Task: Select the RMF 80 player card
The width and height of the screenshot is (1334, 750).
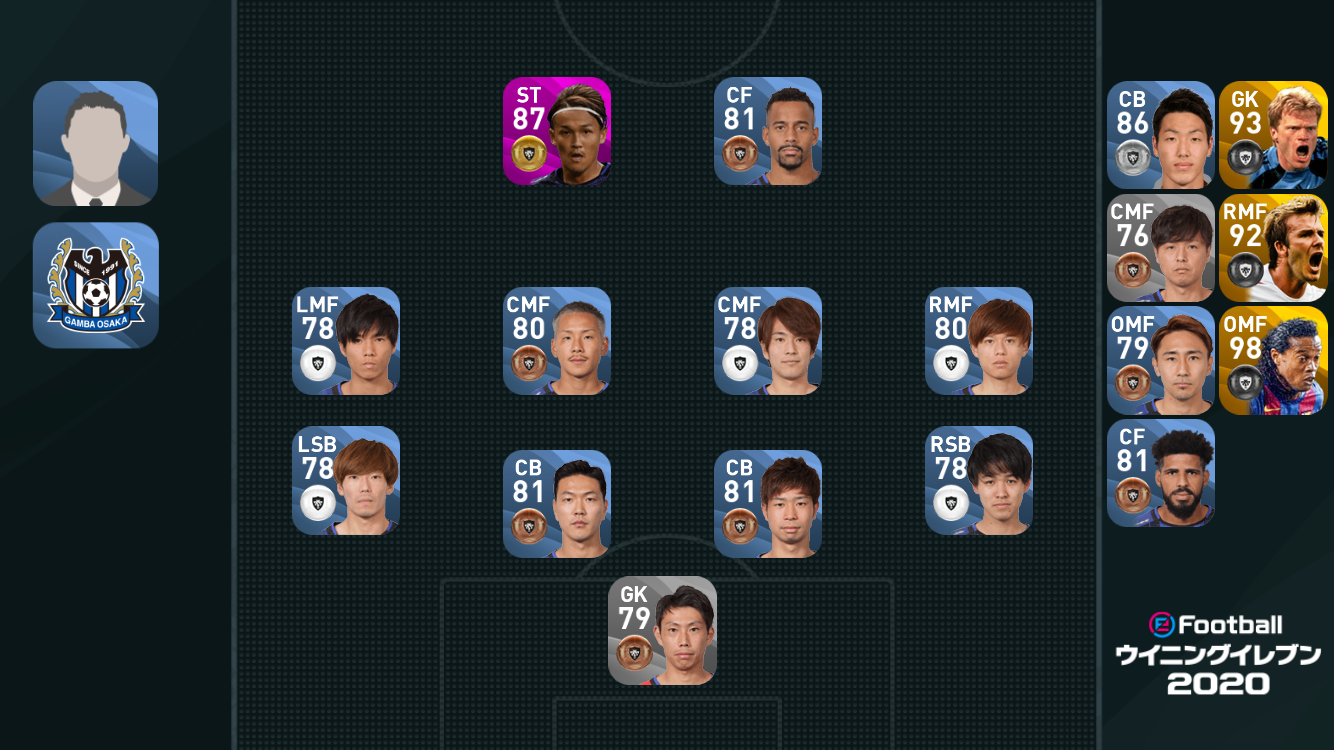Action: click(x=979, y=341)
